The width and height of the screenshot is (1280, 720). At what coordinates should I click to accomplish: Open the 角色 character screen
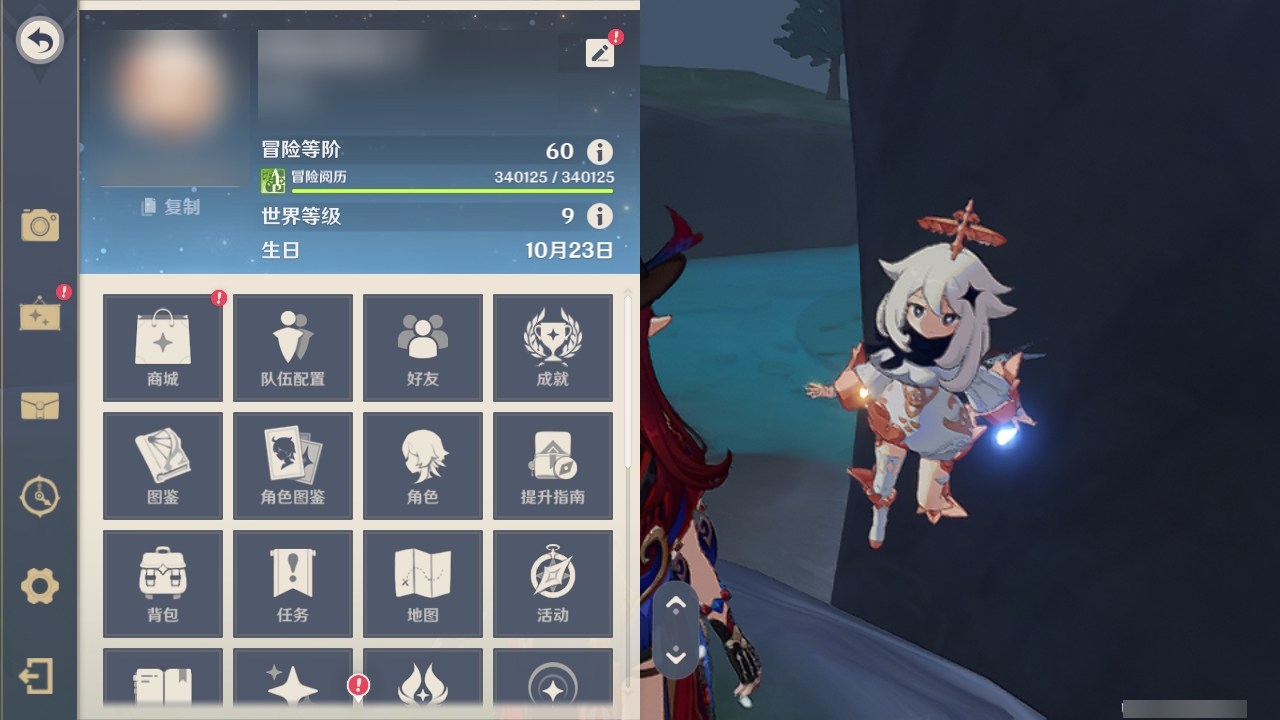[x=423, y=465]
